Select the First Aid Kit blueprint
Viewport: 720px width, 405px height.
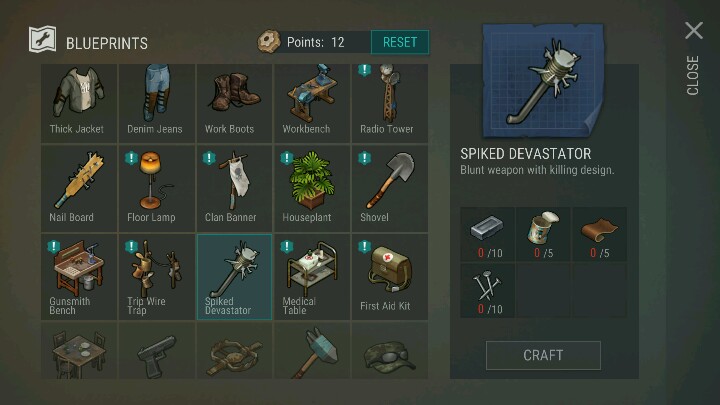[x=389, y=277]
